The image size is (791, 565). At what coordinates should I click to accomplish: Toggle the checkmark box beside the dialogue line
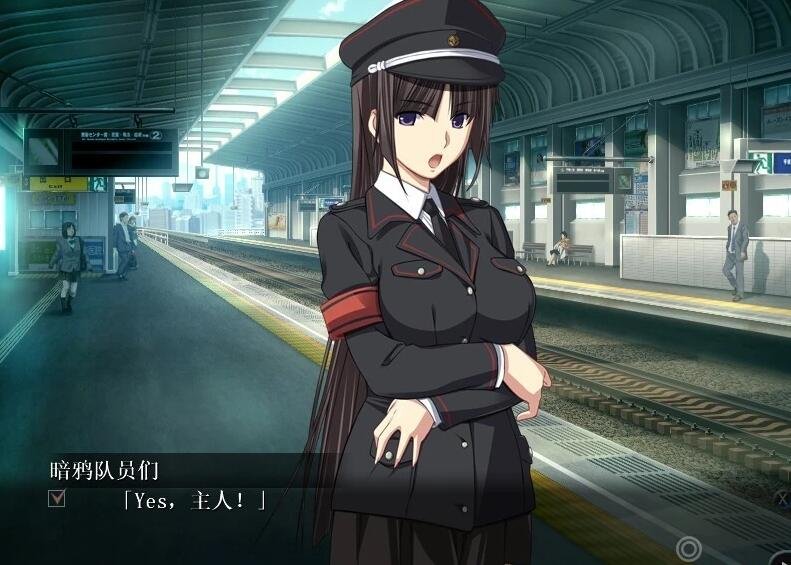pyautogui.click(x=57, y=497)
